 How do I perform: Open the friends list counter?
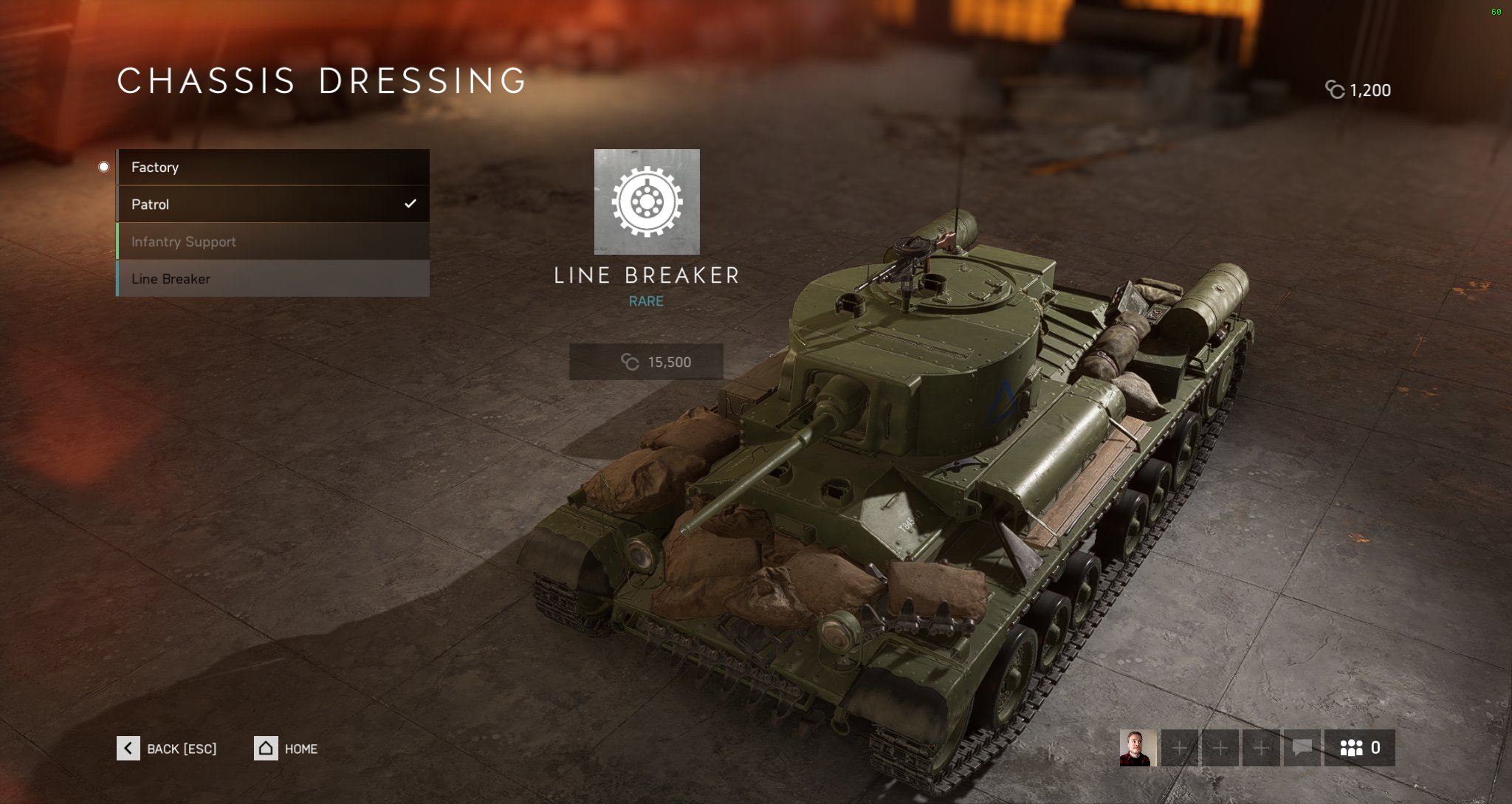pyautogui.click(x=1359, y=748)
